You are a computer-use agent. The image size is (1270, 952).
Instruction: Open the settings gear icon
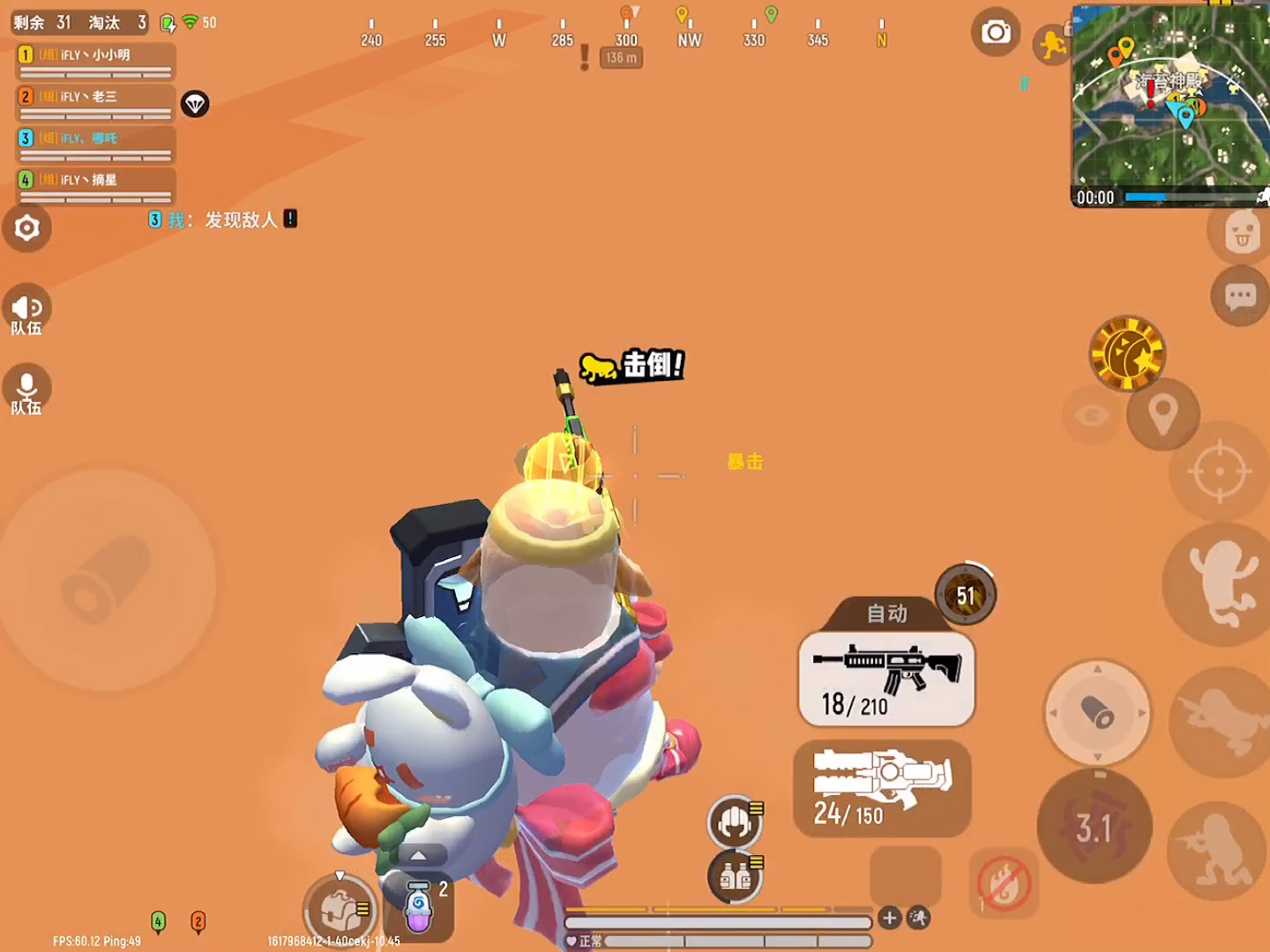pyautogui.click(x=27, y=228)
